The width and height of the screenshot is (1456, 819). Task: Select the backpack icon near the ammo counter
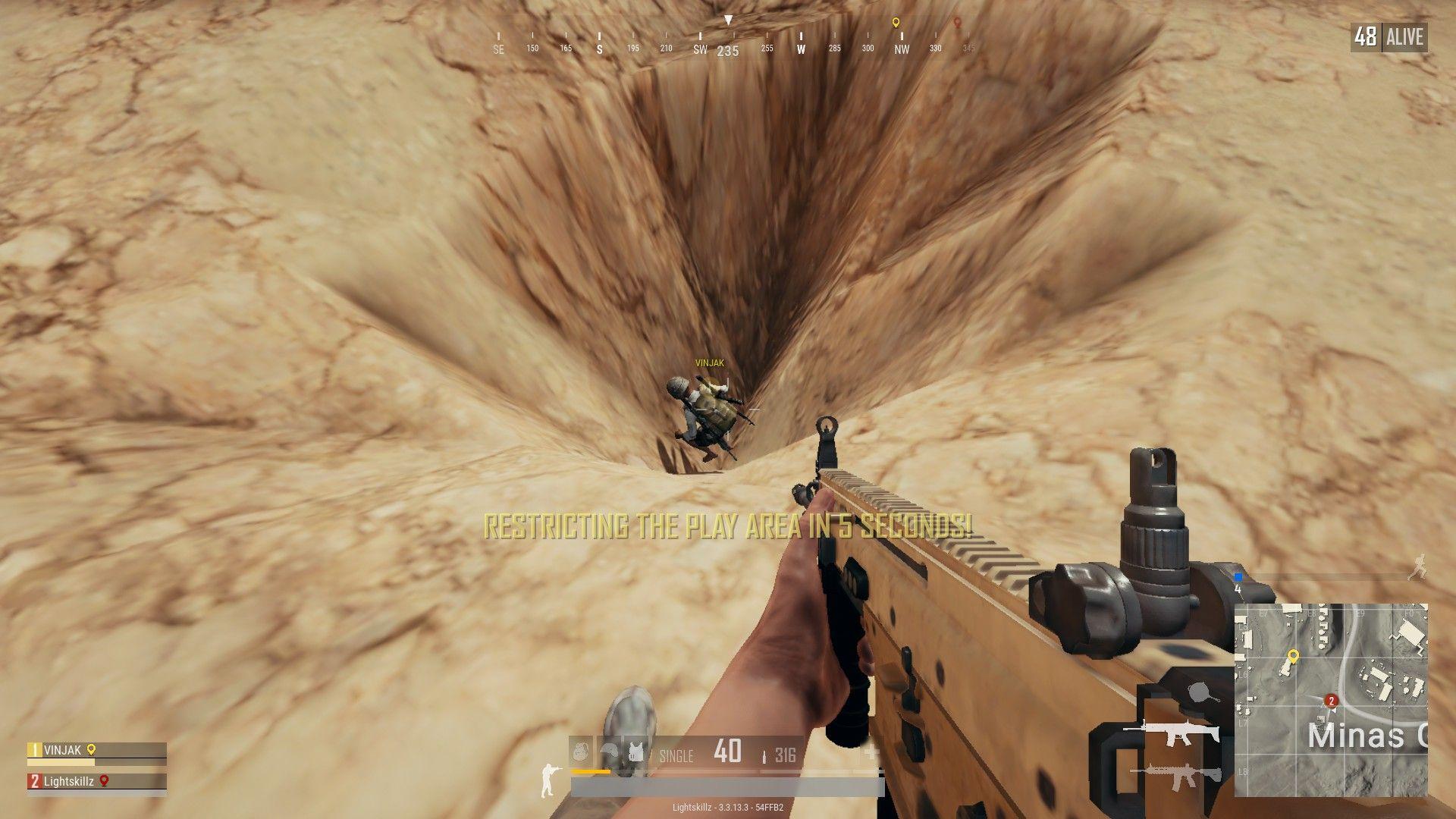[x=580, y=751]
